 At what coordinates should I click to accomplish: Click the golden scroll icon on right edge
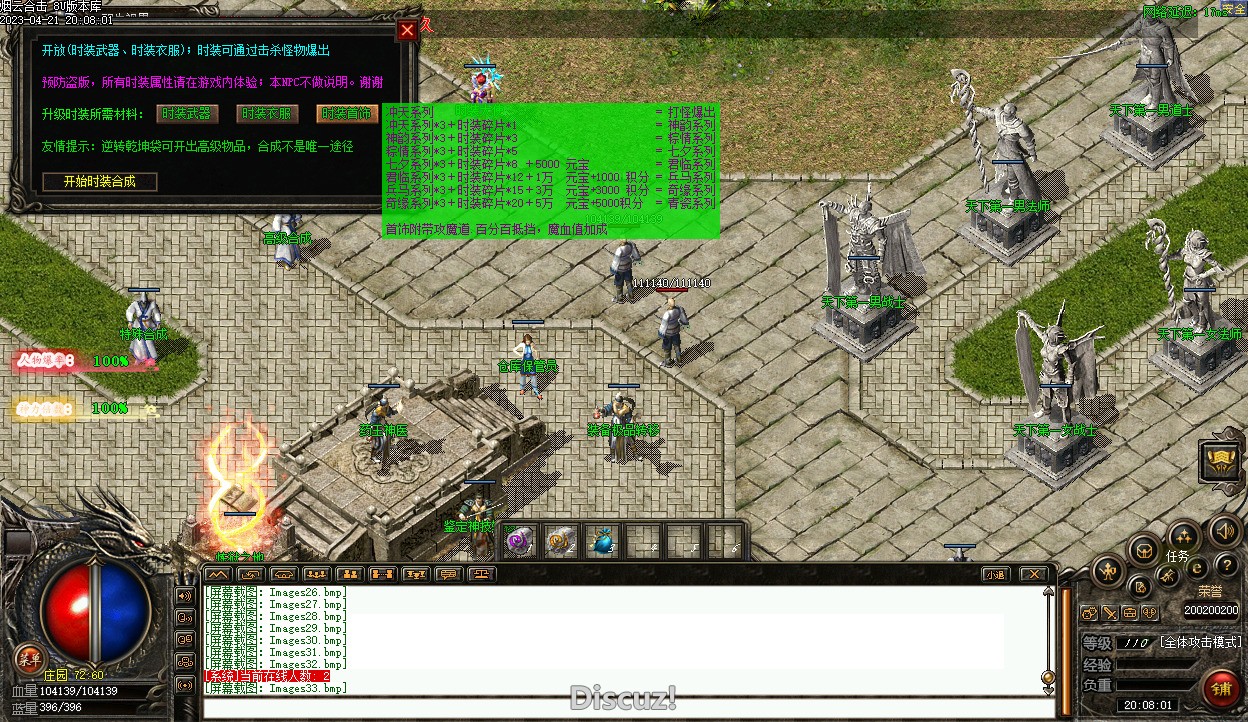pyautogui.click(x=1222, y=461)
